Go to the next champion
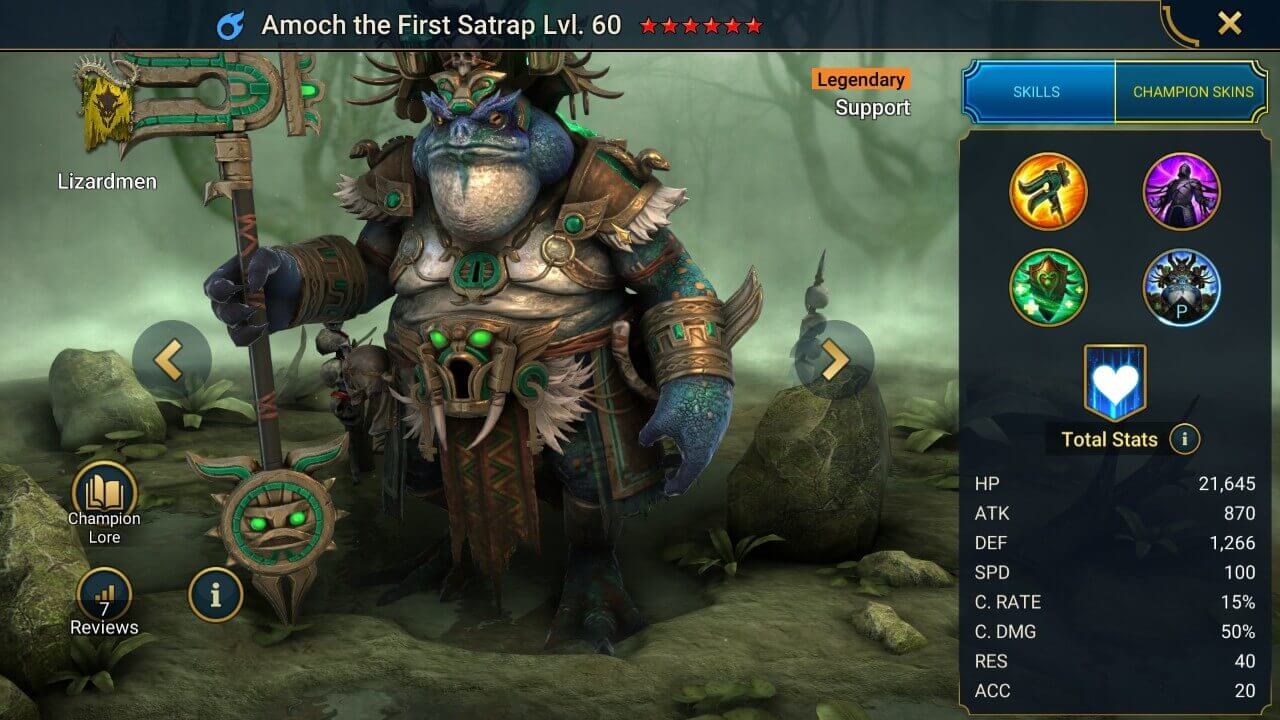 [x=835, y=361]
